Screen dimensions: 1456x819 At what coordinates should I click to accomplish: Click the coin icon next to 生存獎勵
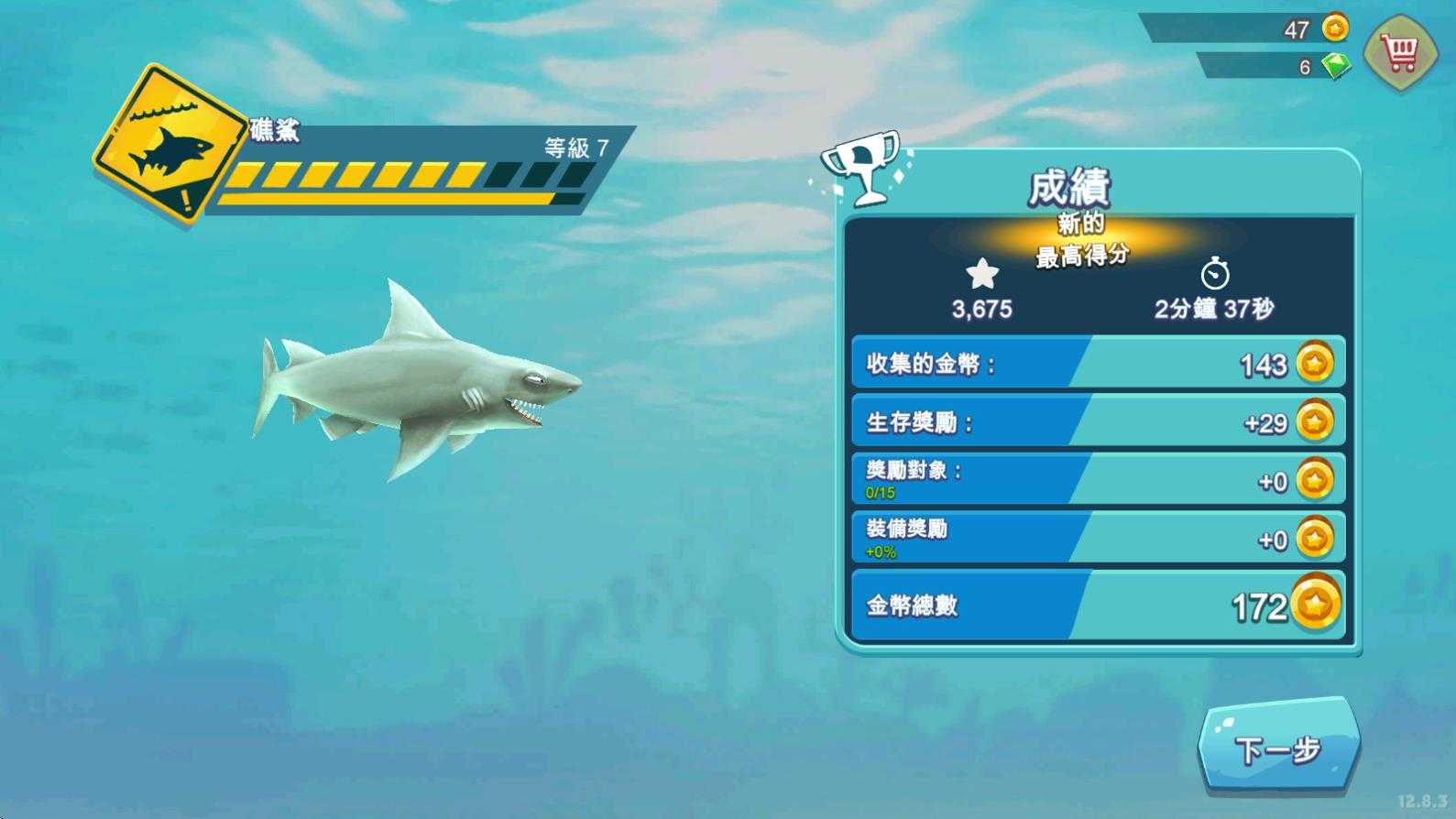1312,422
